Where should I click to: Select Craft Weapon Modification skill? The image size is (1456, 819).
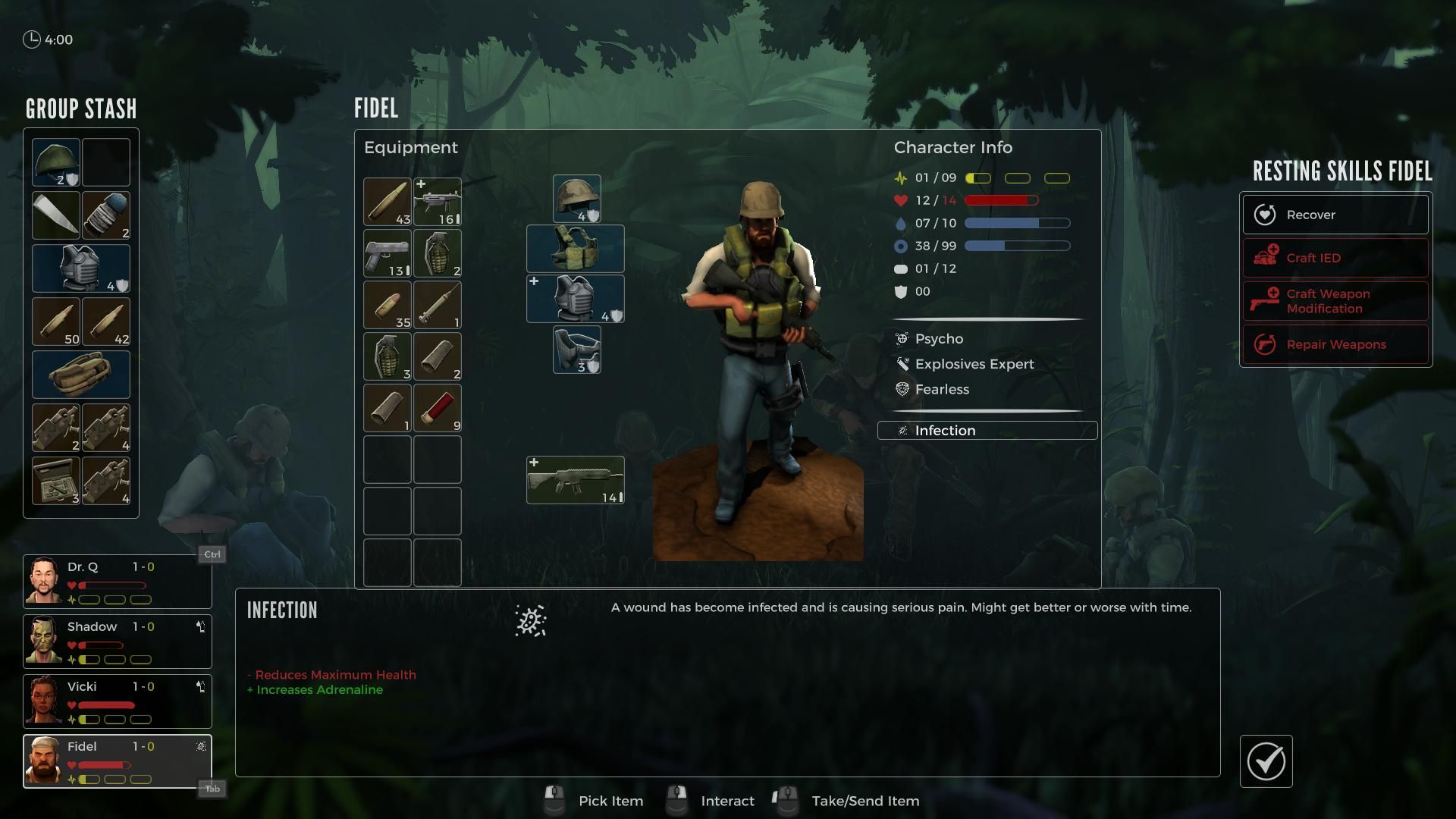(x=1335, y=301)
